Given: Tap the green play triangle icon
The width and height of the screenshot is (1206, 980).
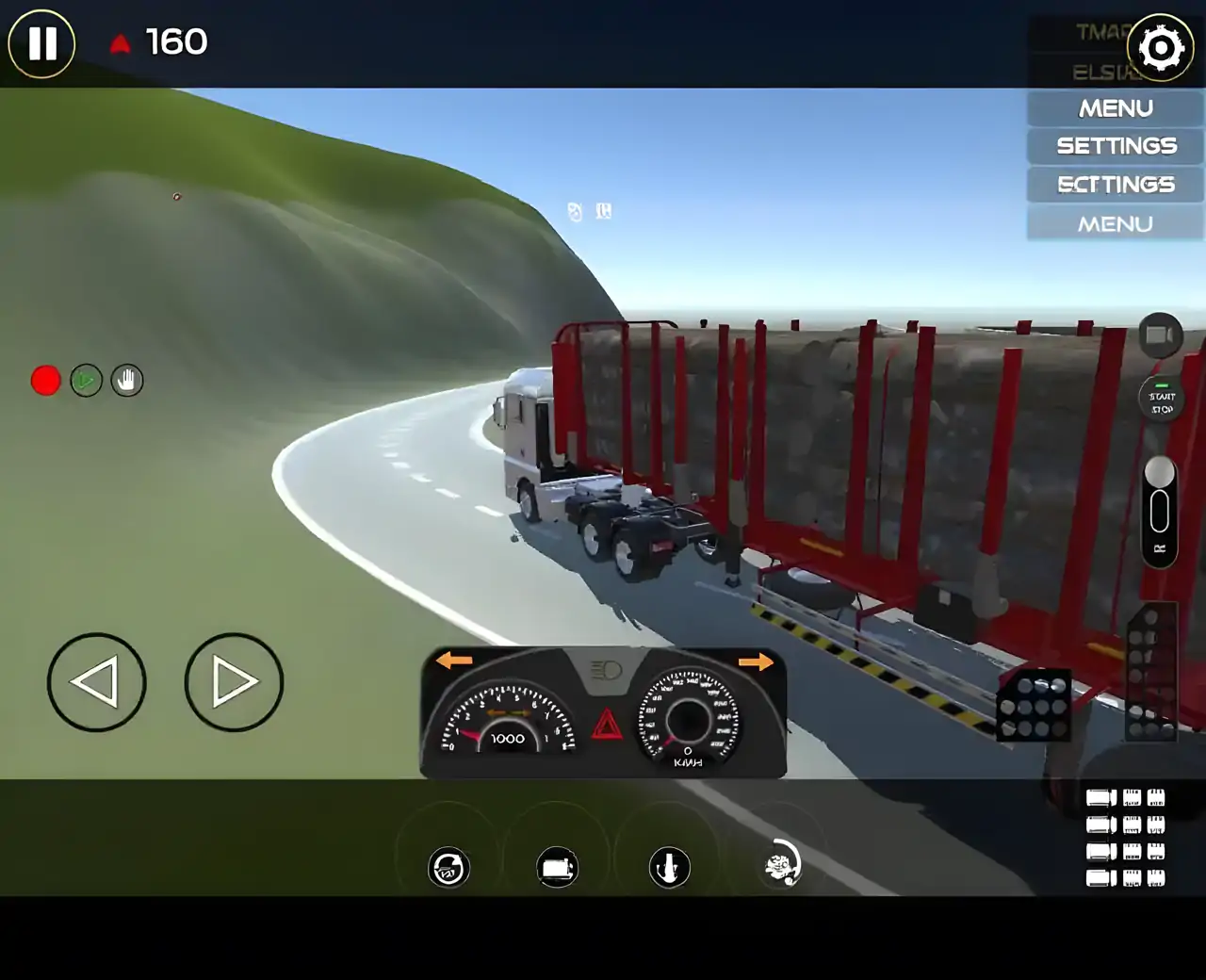Looking at the screenshot, I should (86, 381).
